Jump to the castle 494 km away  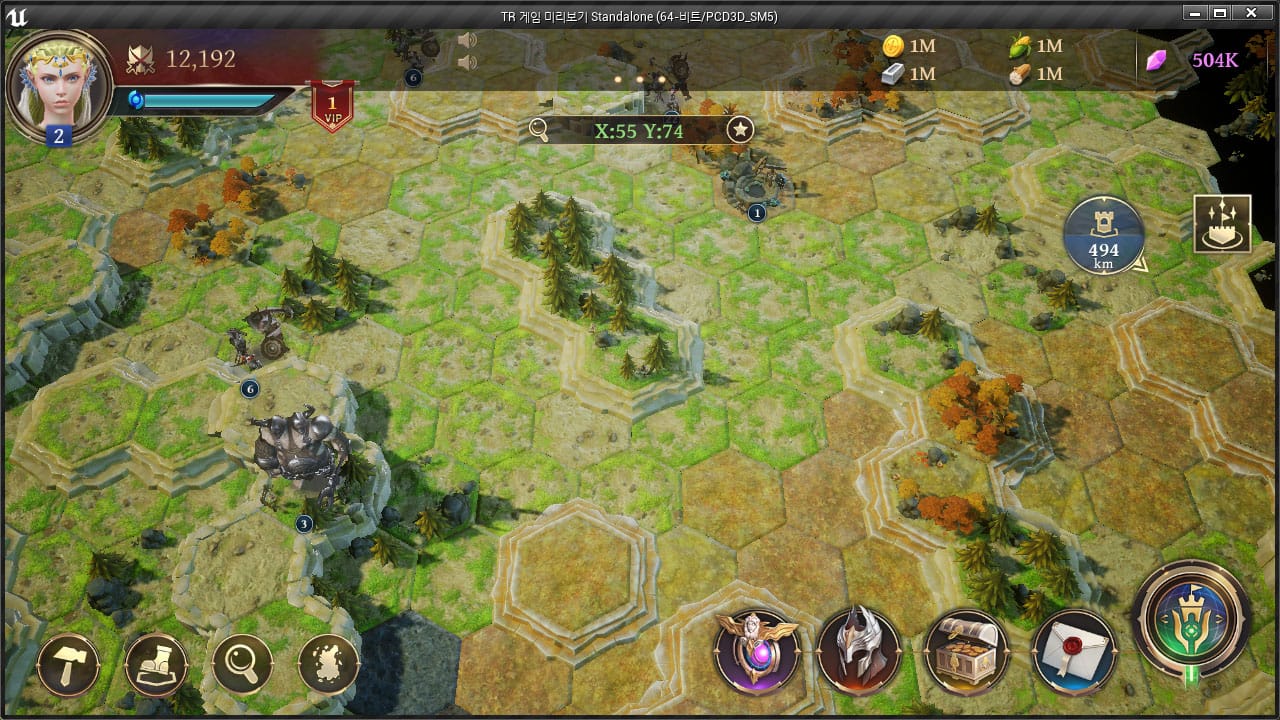click(x=1104, y=236)
